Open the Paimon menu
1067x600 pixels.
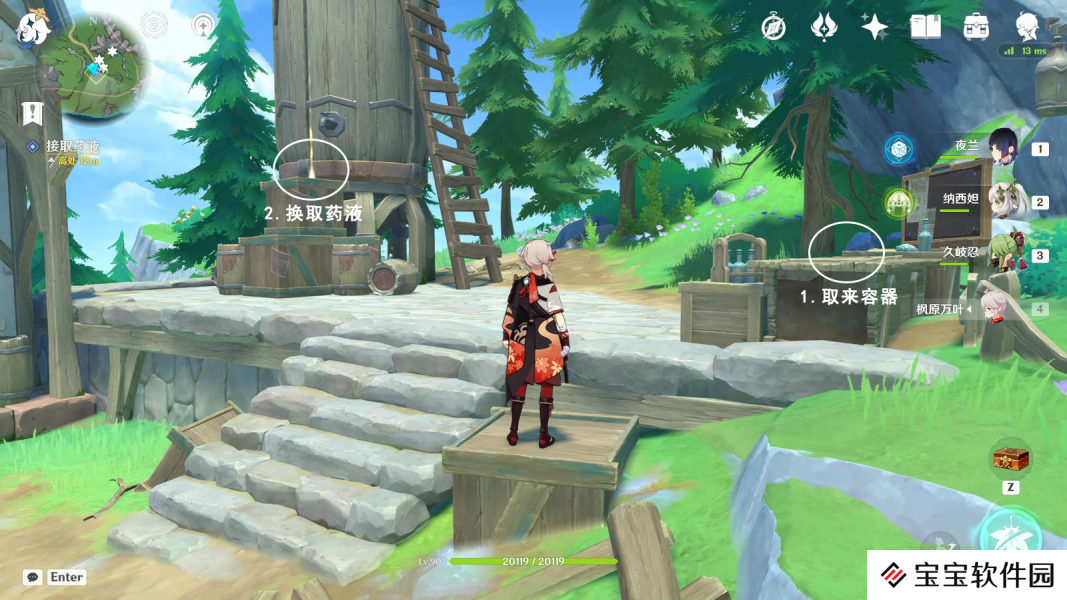point(33,28)
